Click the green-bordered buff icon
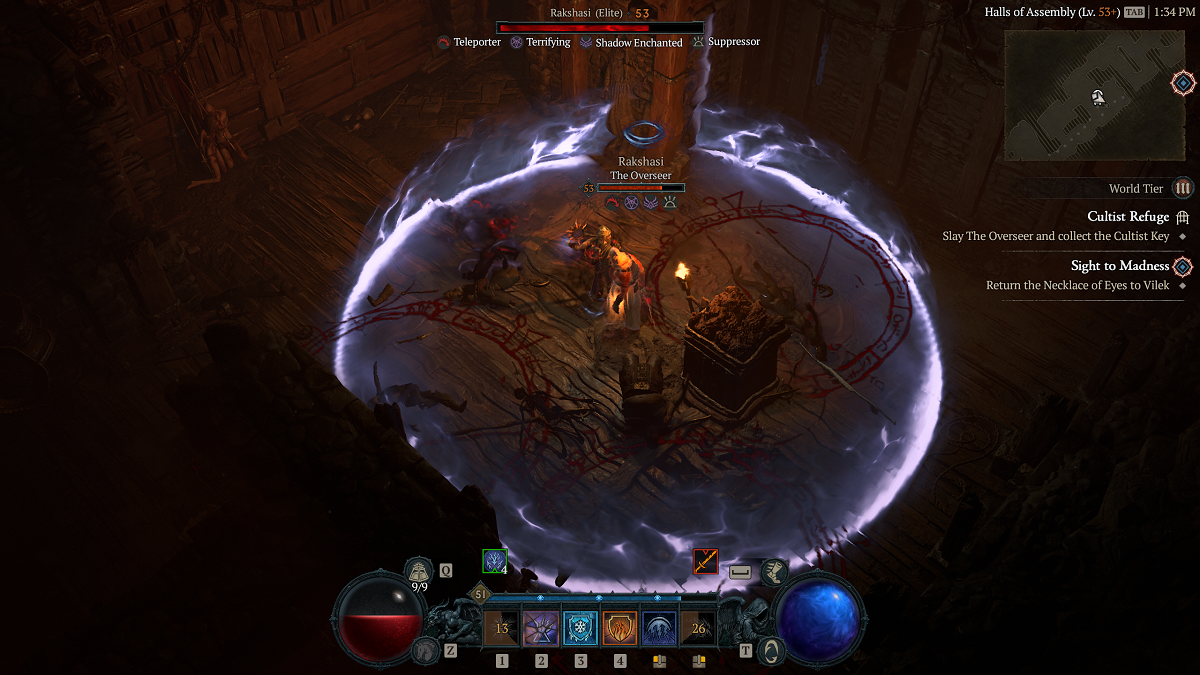 click(494, 561)
